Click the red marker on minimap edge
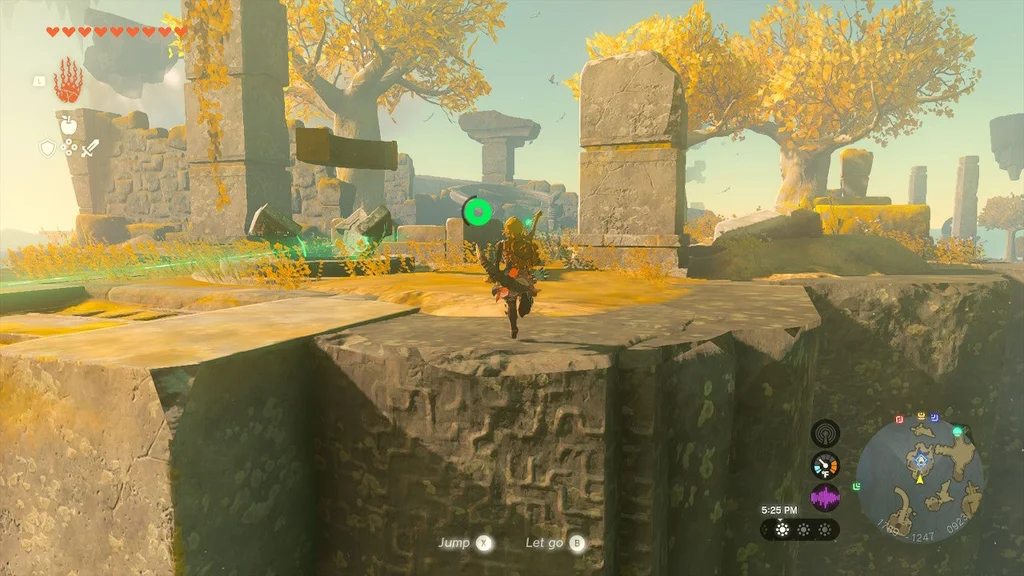This screenshot has width=1024, height=576. tap(899, 419)
